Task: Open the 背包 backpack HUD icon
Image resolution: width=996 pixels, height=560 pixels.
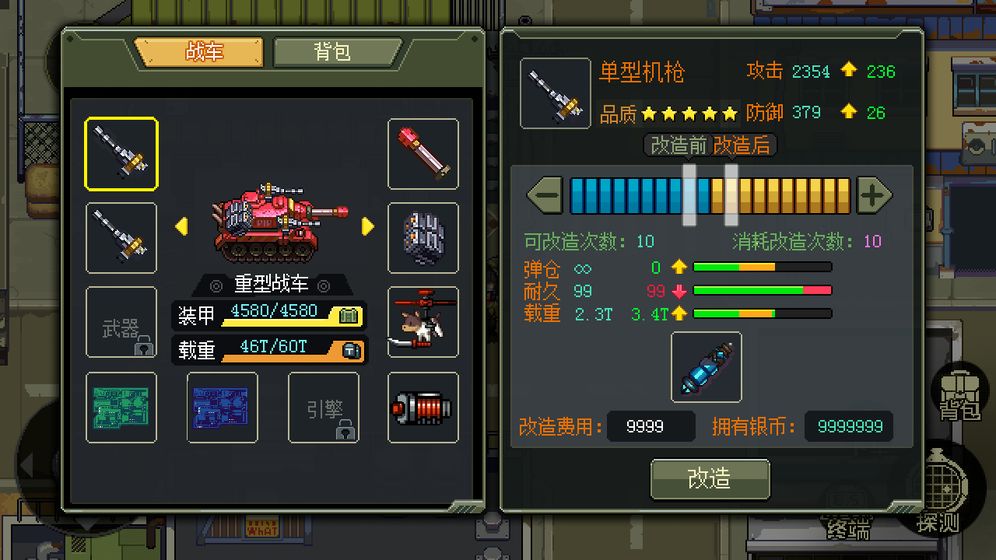Action: tap(957, 395)
